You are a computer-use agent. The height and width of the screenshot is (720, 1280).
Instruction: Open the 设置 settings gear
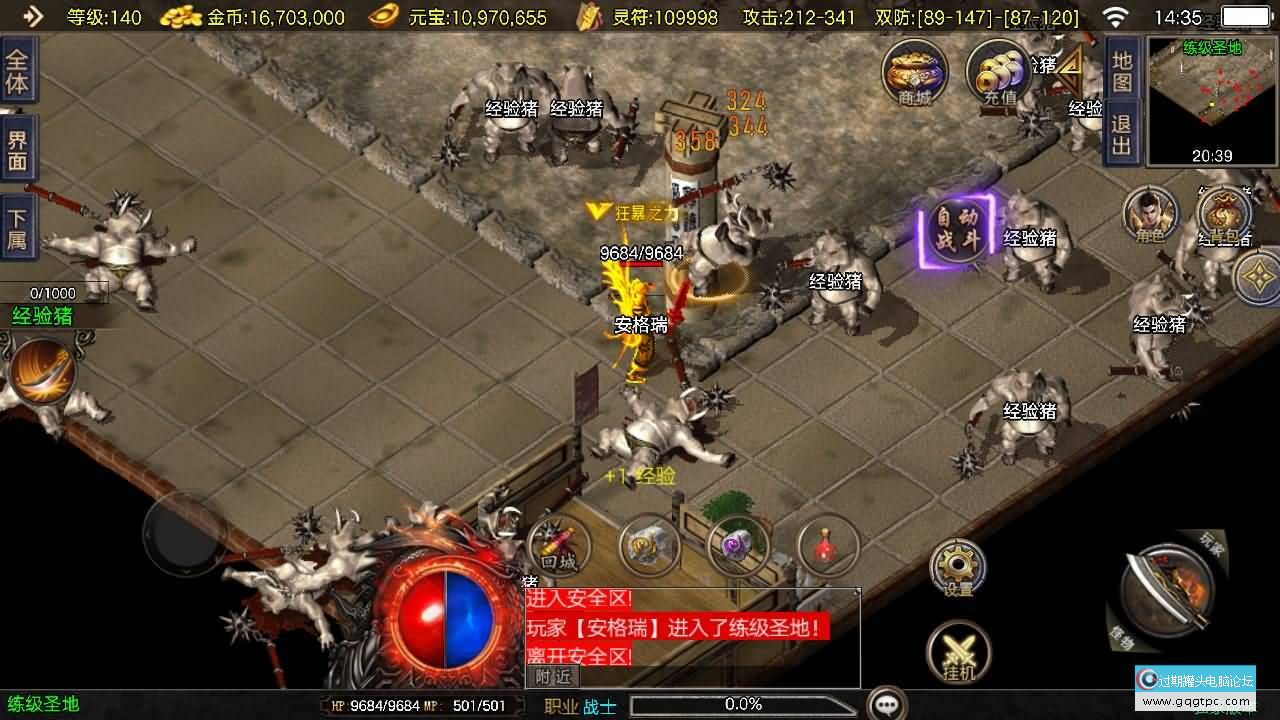pyautogui.click(x=957, y=569)
